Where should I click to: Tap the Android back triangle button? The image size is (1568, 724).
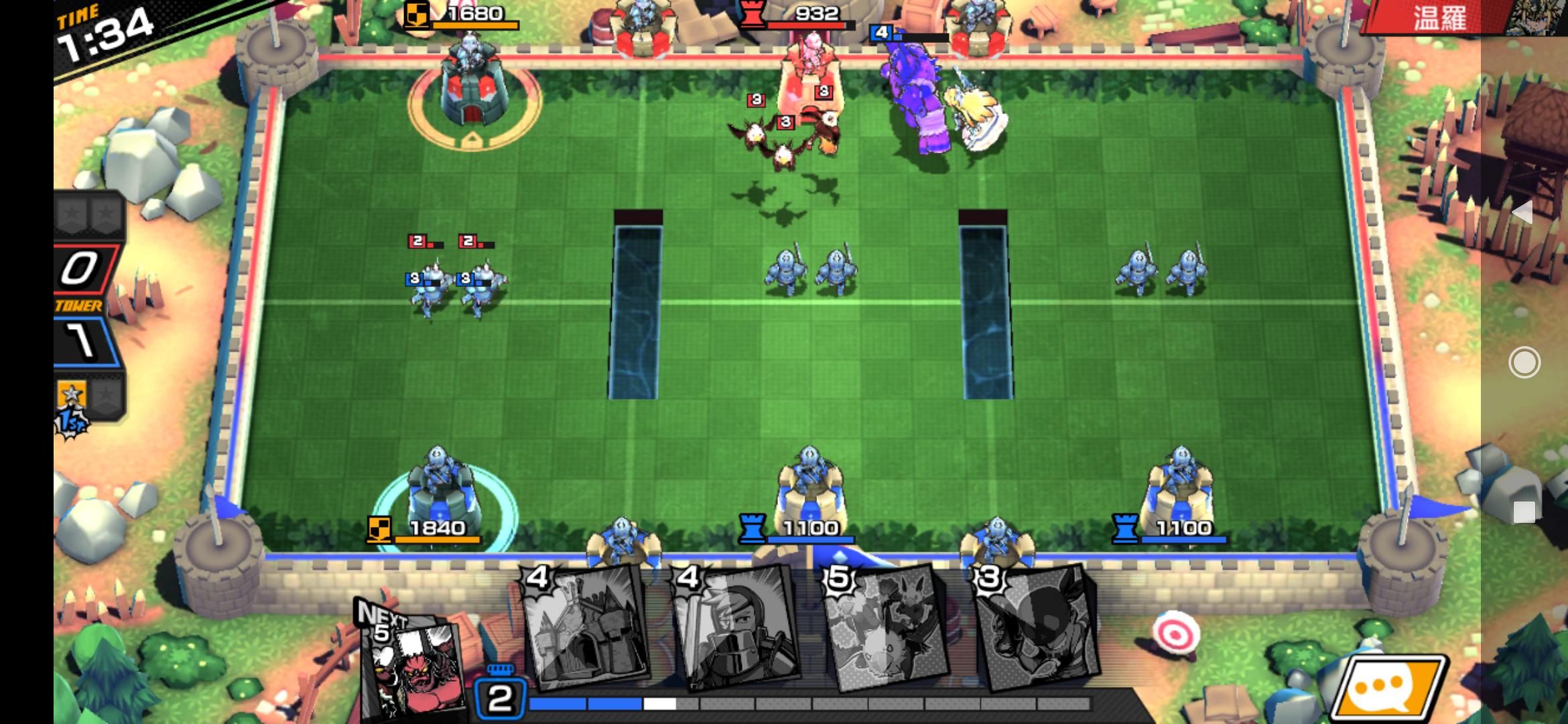1522,212
